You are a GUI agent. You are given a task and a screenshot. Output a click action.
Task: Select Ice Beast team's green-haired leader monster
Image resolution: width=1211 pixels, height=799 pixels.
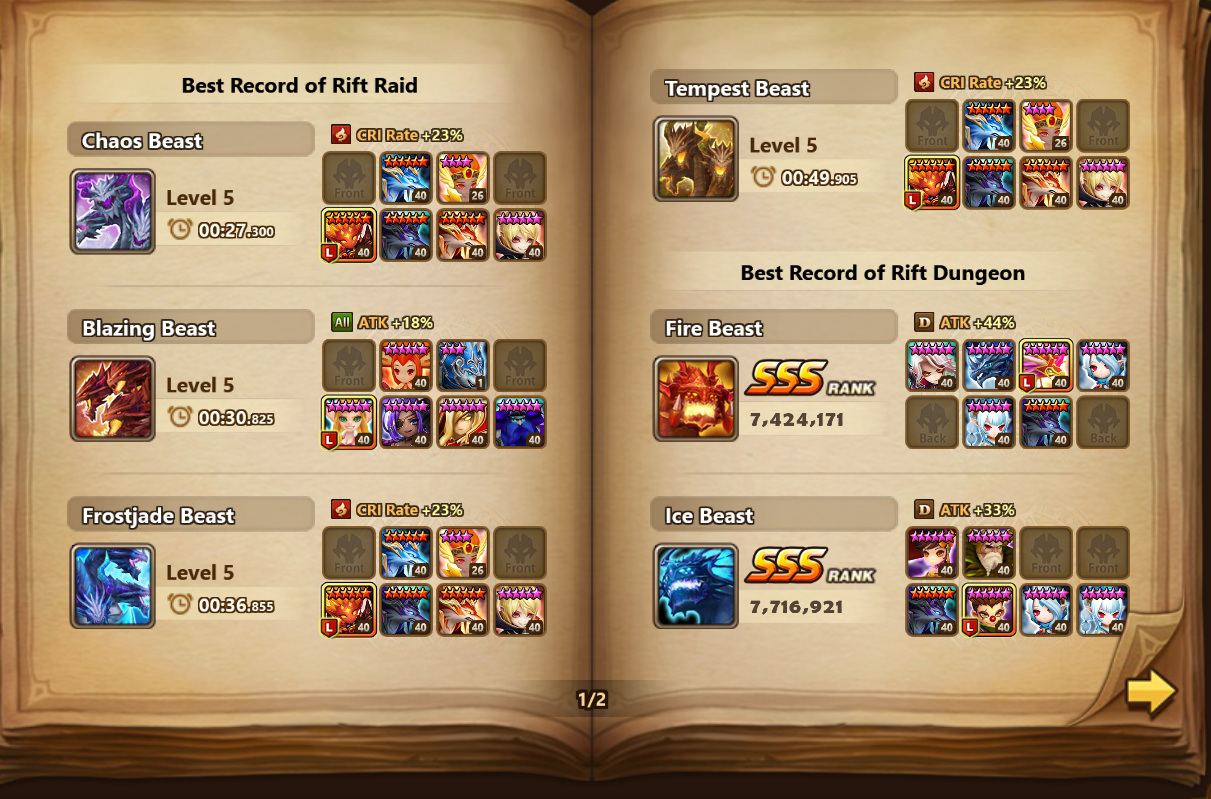[989, 610]
